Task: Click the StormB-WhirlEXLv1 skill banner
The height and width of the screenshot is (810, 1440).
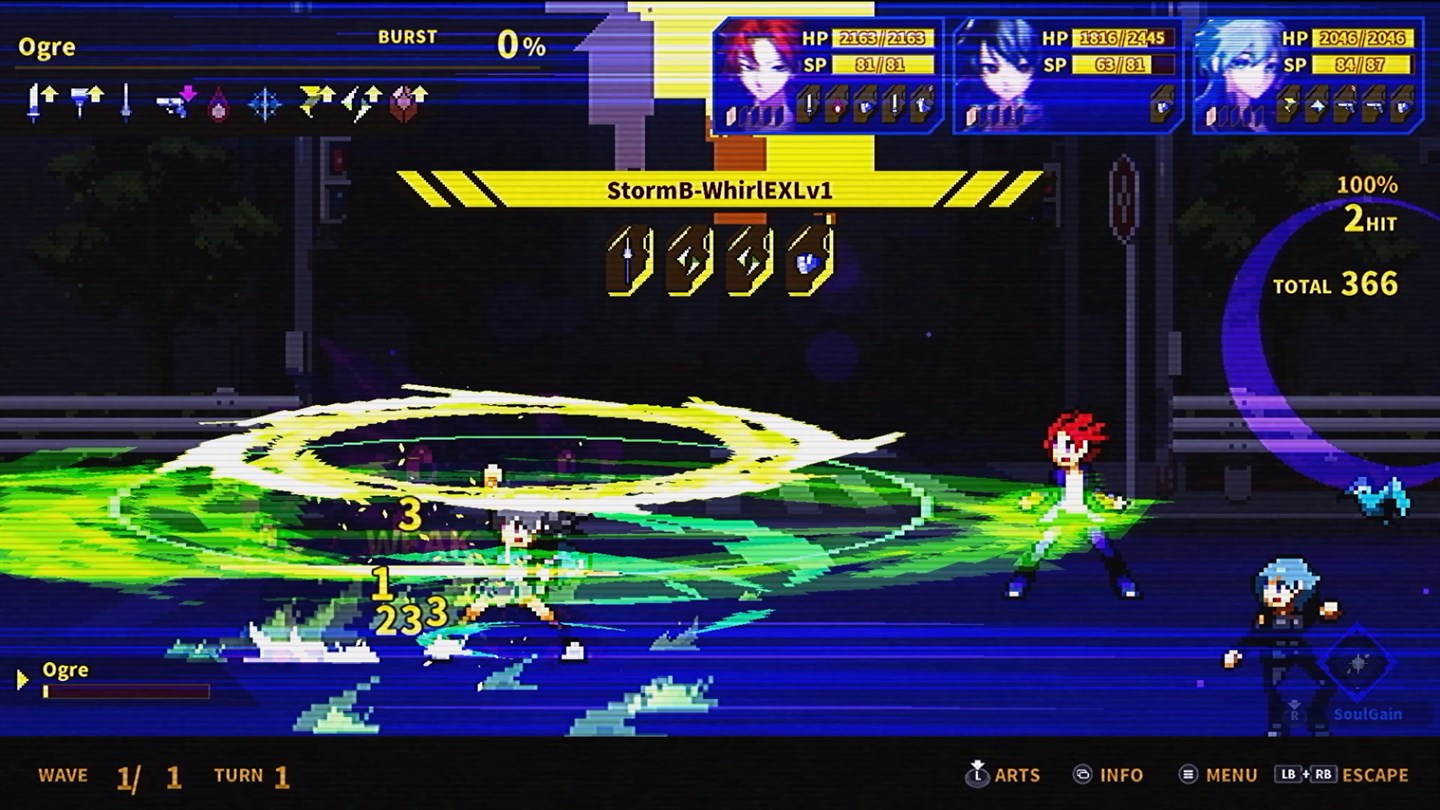Action: [719, 189]
